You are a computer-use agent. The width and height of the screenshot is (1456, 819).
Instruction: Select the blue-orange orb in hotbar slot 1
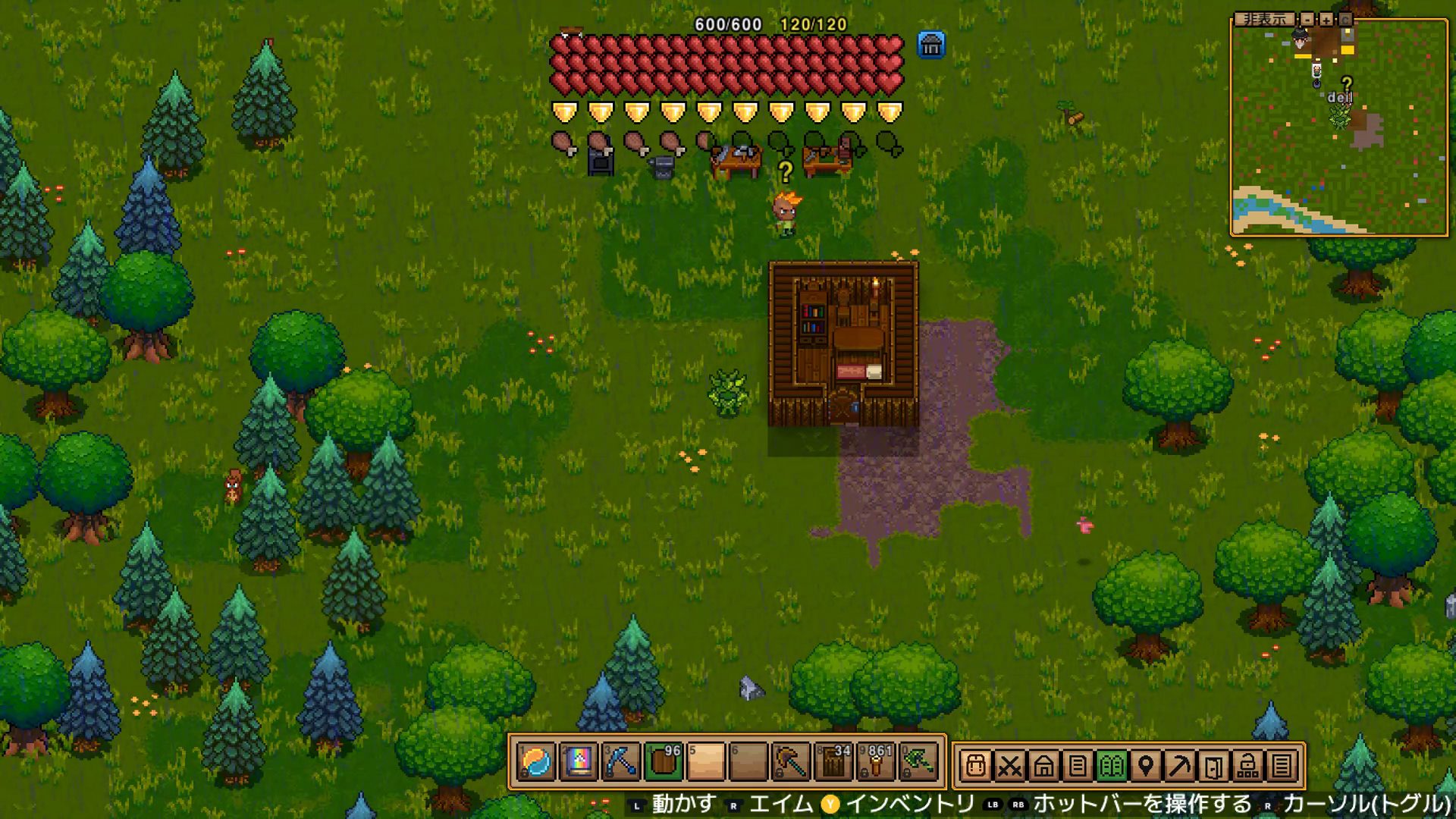(x=537, y=762)
